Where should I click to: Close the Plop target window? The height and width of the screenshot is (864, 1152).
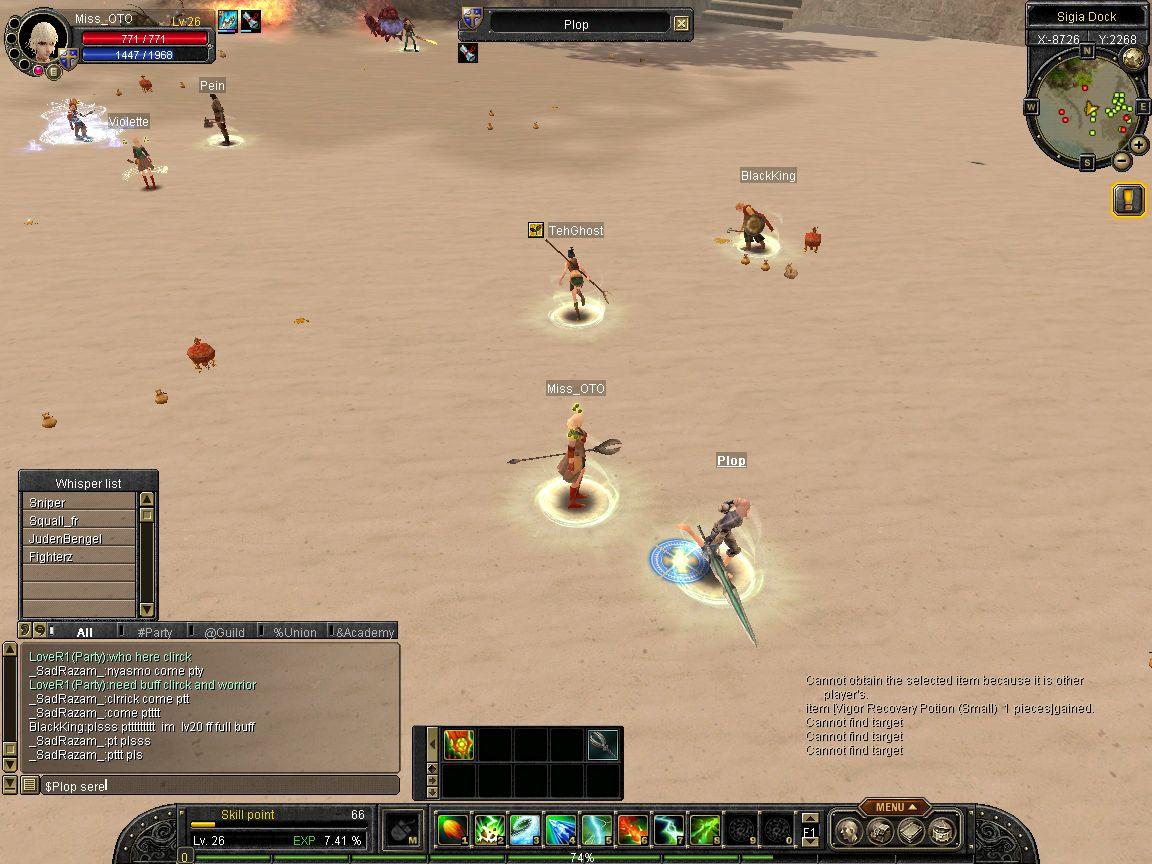pyautogui.click(x=682, y=23)
